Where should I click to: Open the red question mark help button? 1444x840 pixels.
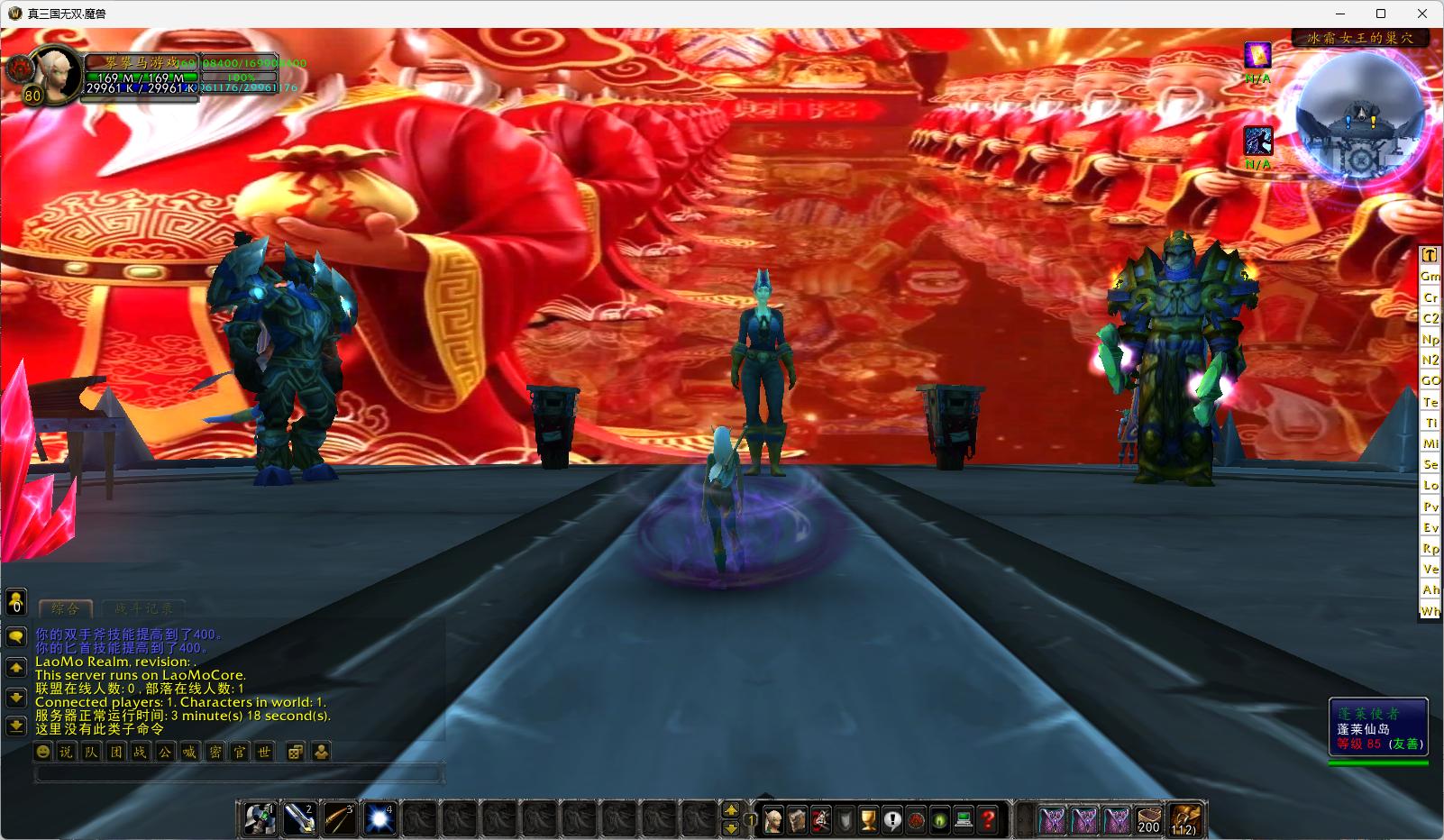[988, 820]
